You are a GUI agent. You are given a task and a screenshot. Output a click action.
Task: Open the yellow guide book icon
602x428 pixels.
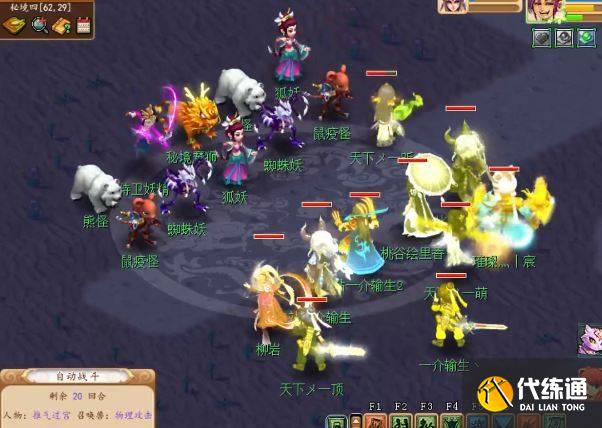tap(62, 25)
